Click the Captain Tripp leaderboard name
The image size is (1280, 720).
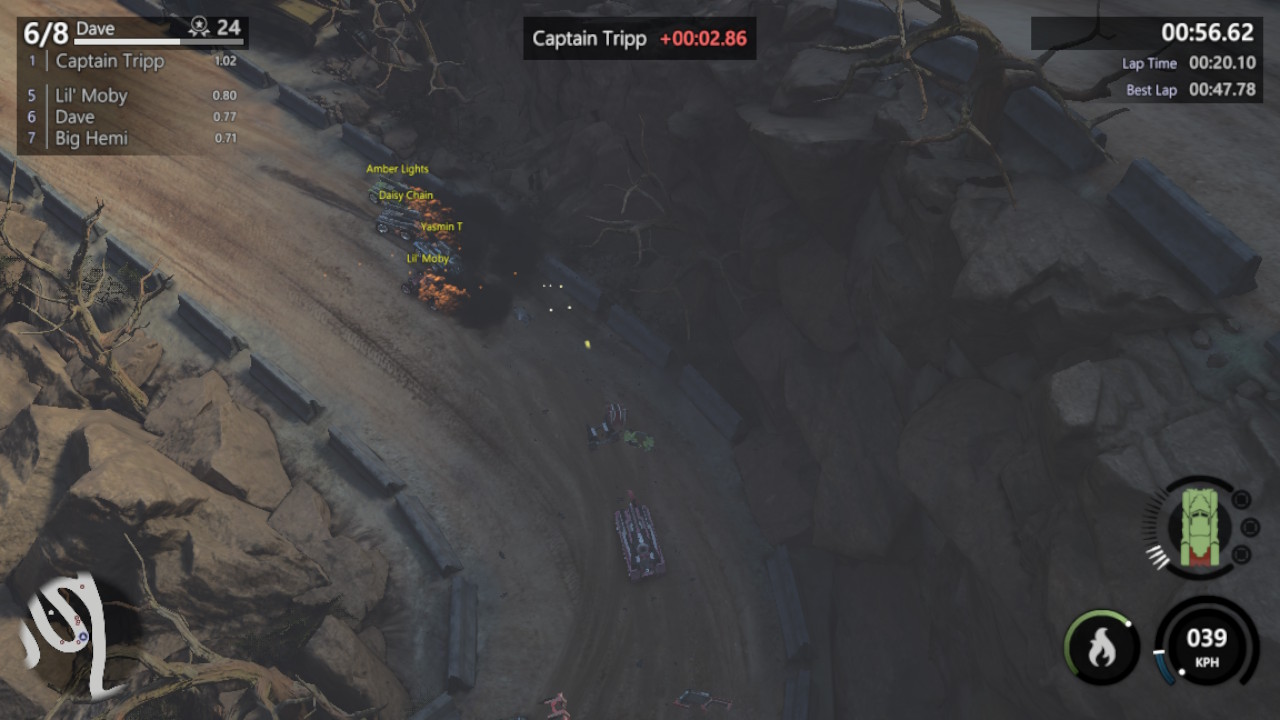click(112, 61)
